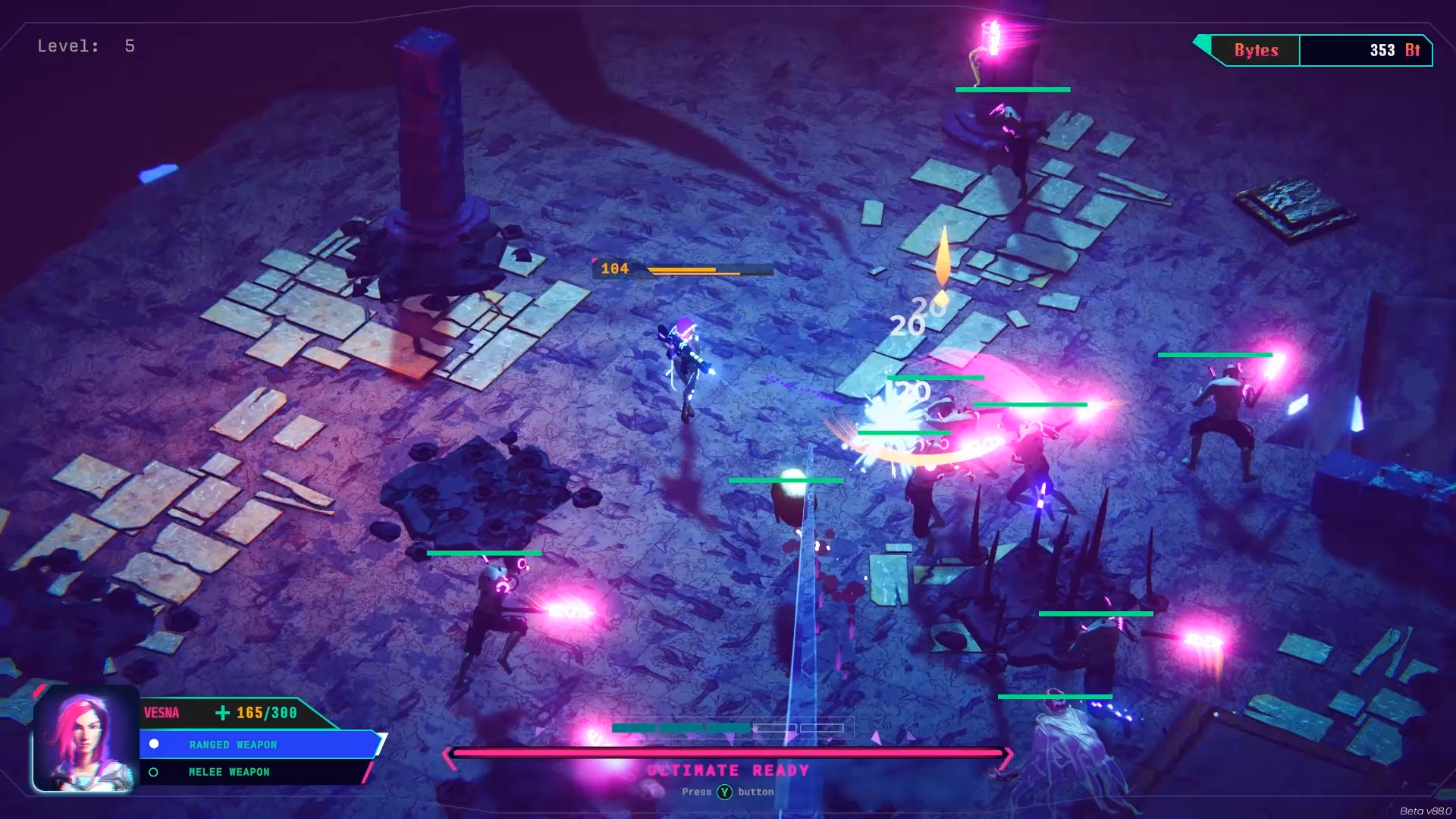The width and height of the screenshot is (1456, 819).
Task: Expand the Bytes counter panel
Action: pyautogui.click(x=1317, y=50)
